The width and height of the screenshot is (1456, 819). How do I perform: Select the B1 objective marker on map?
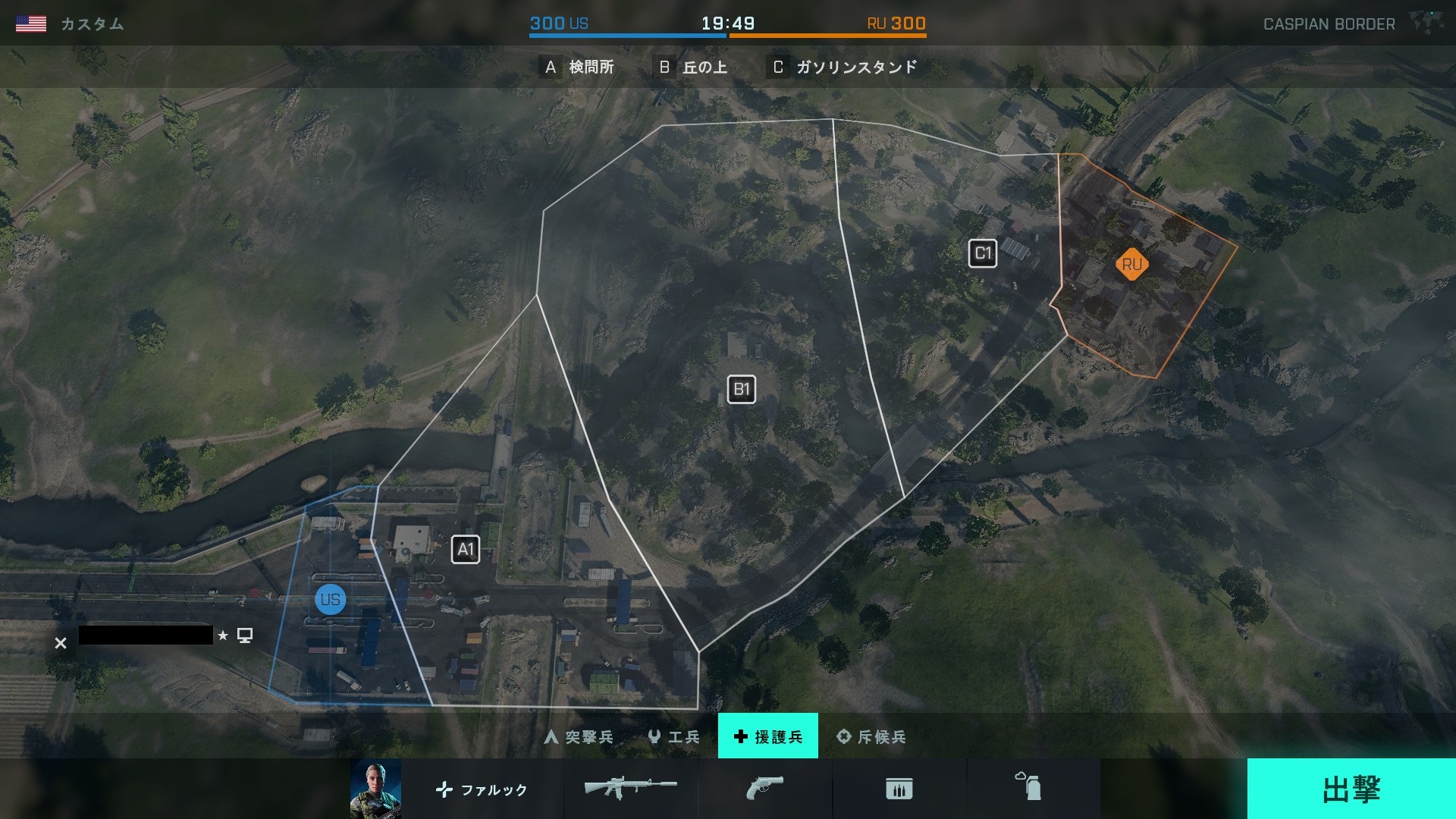741,390
